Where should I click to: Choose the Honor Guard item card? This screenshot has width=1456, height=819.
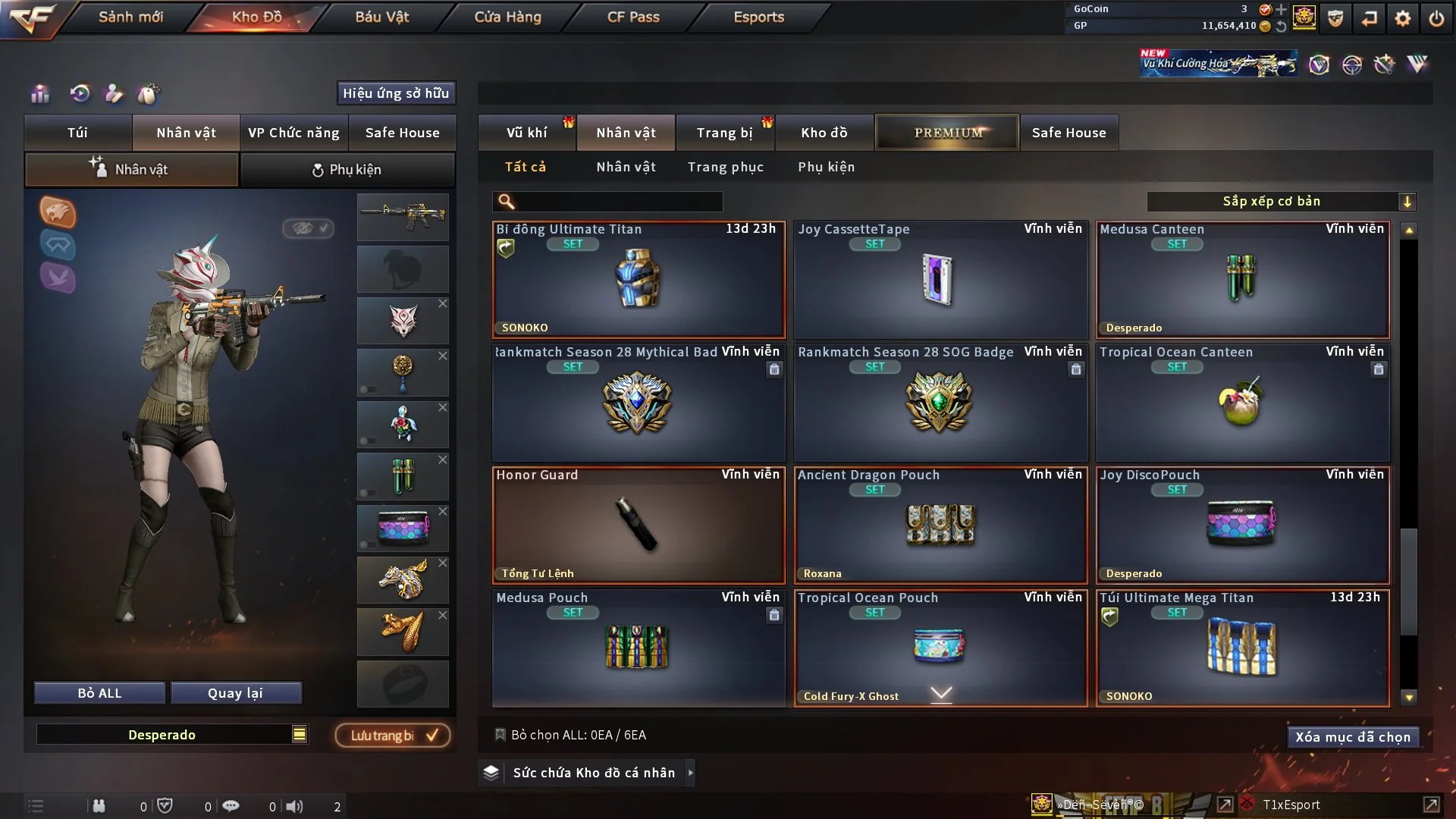pyautogui.click(x=639, y=526)
